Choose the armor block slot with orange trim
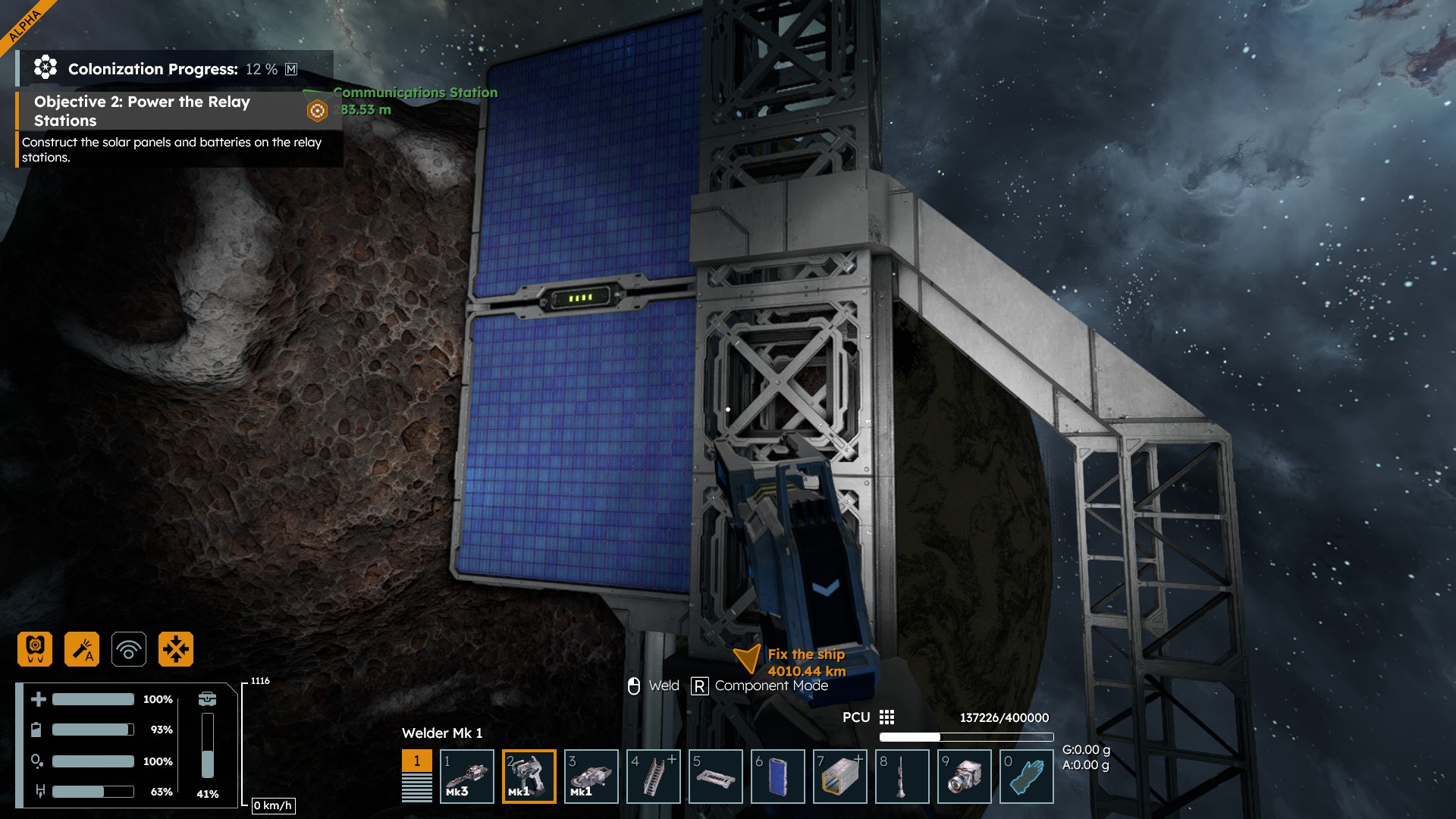 pyautogui.click(x=839, y=776)
